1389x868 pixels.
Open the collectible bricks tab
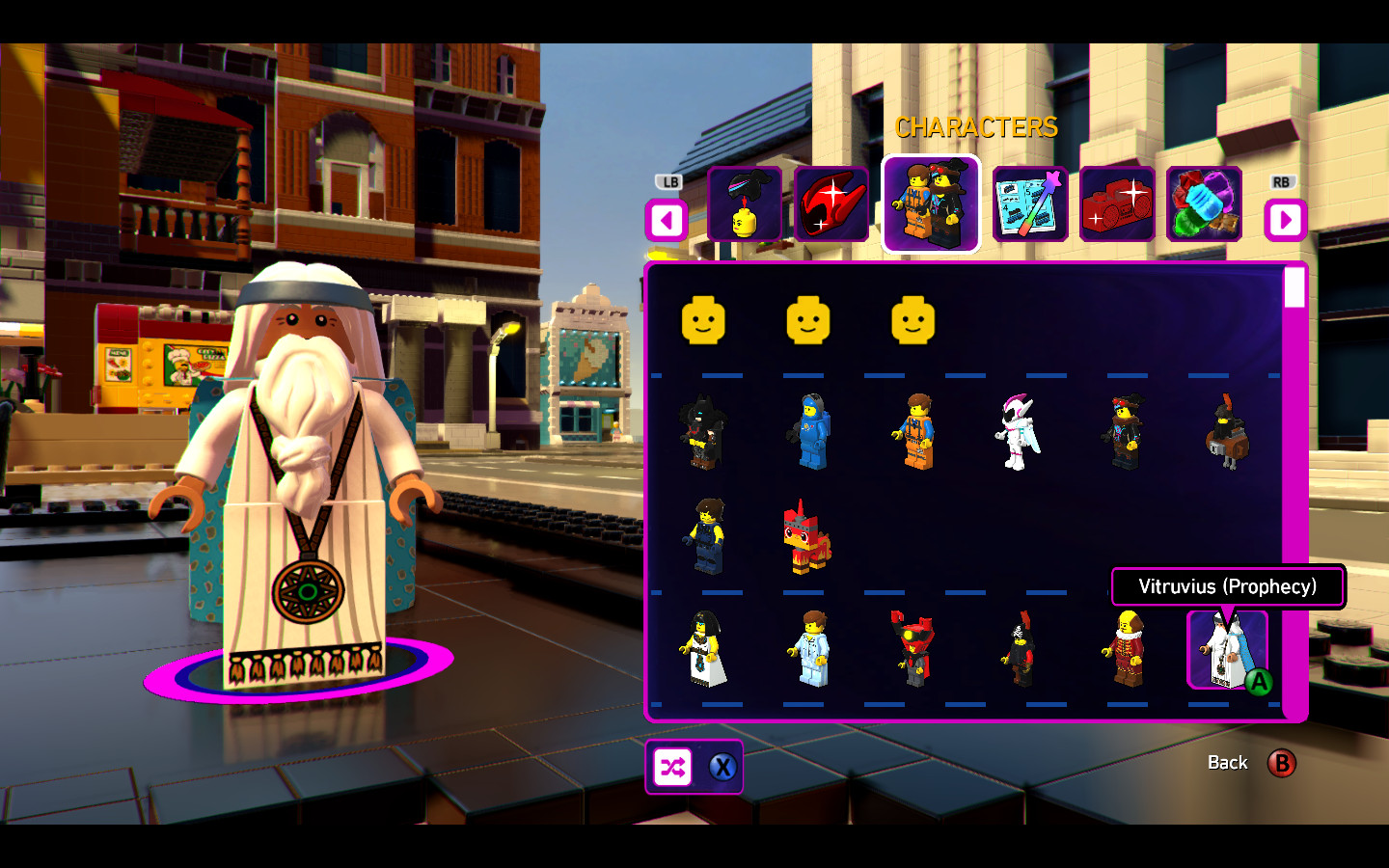1205,204
